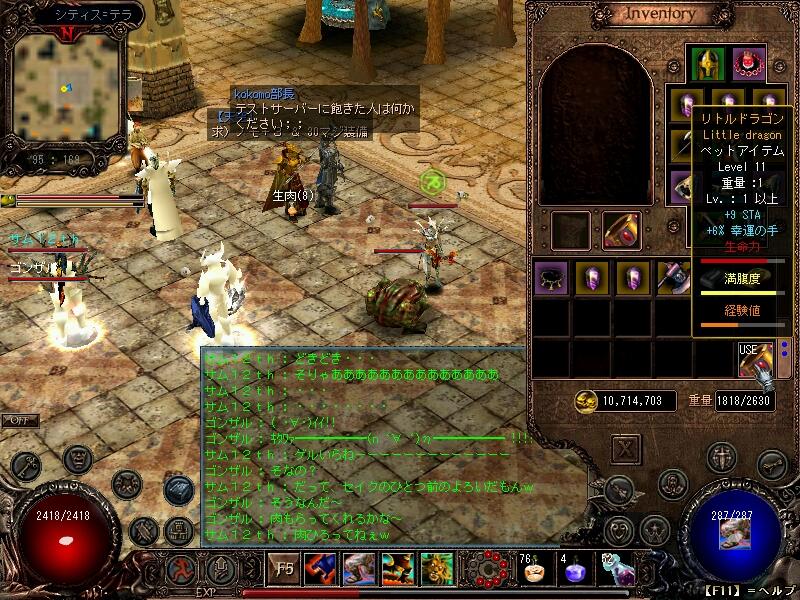Select the golden helmet equipment slot
Viewport: 800px width, 600px height.
(x=709, y=64)
